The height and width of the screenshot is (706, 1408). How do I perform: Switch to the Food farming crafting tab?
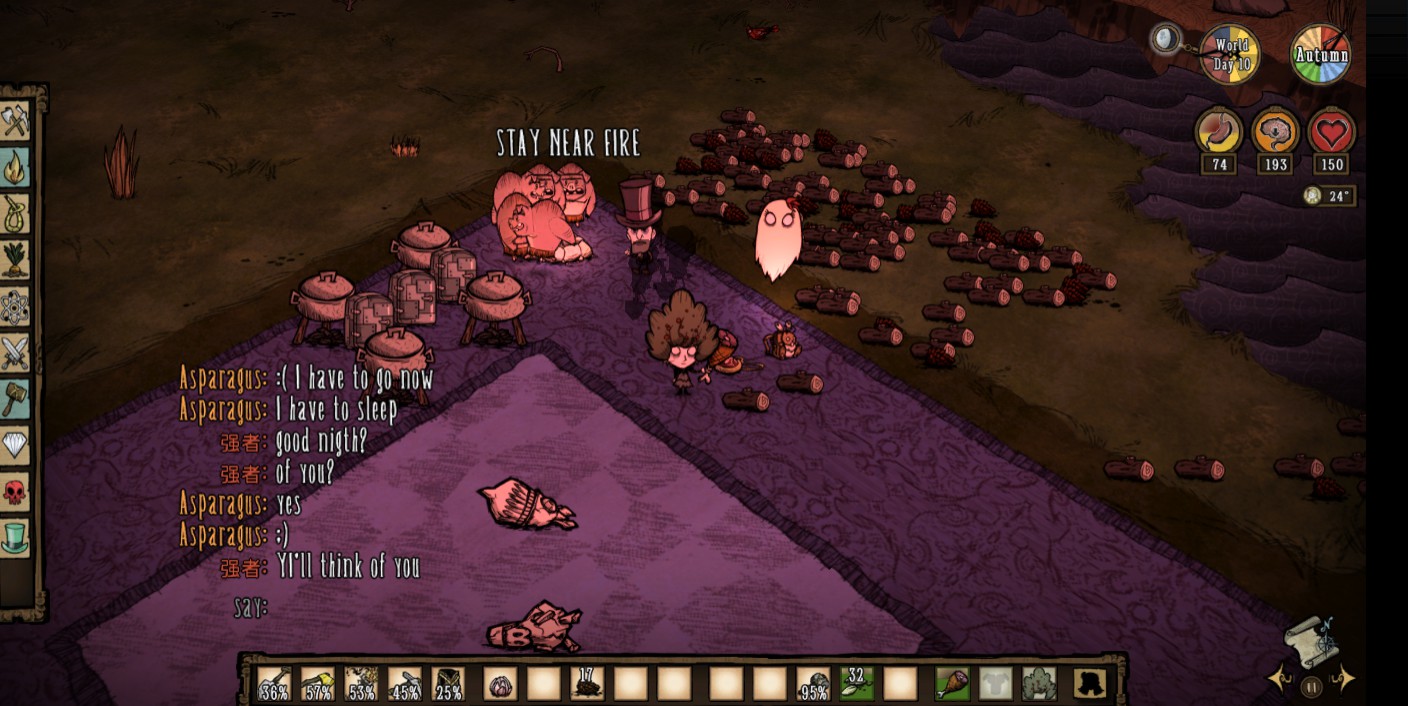(15, 260)
